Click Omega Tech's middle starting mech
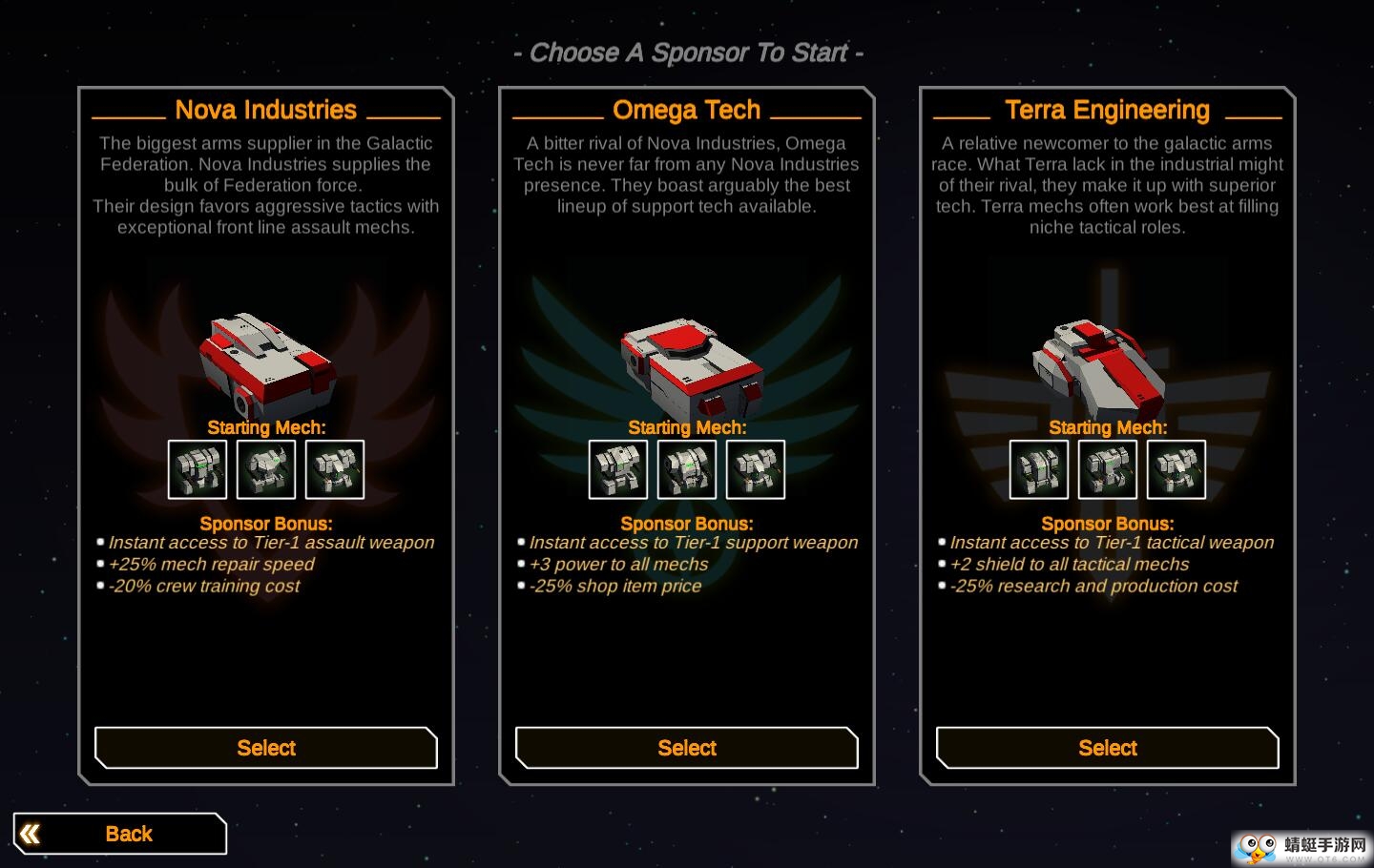The image size is (1374, 868). click(x=687, y=469)
